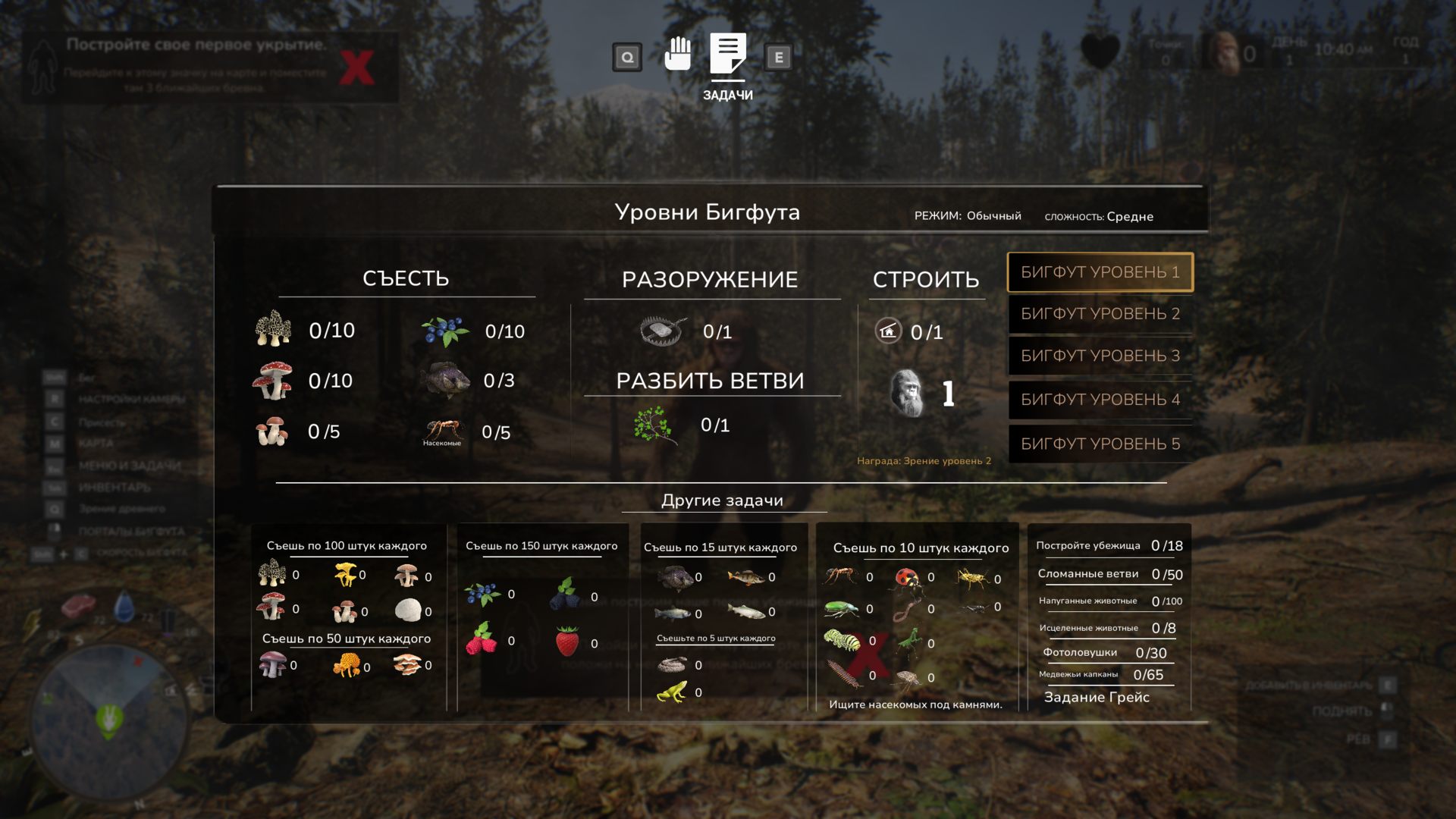Open the БИГФУТ УРОВЕНЬ 3 tasks

[x=1100, y=356]
